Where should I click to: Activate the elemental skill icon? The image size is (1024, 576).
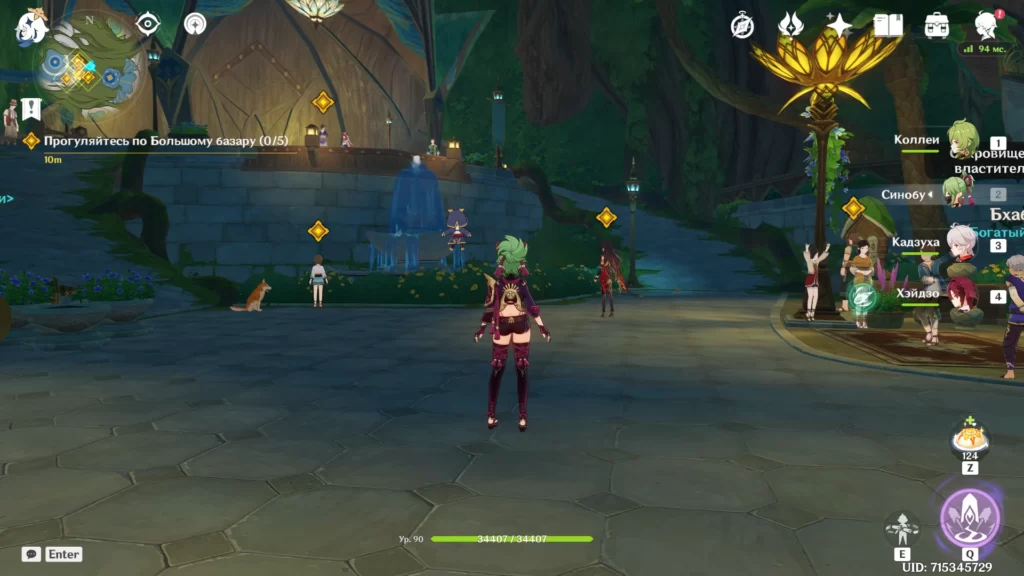[x=902, y=526]
